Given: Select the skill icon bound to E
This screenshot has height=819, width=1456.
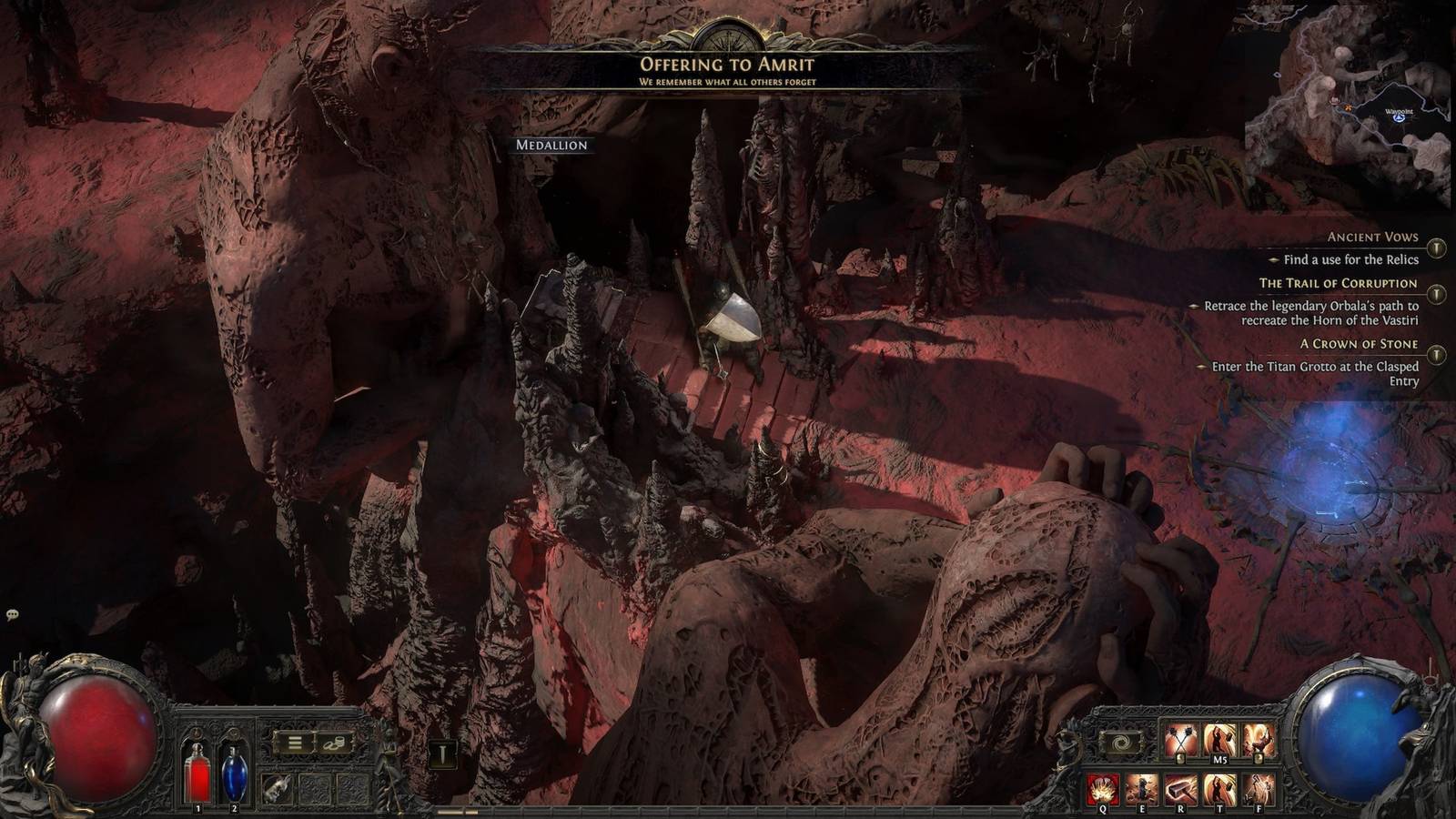Looking at the screenshot, I should point(1143,787).
